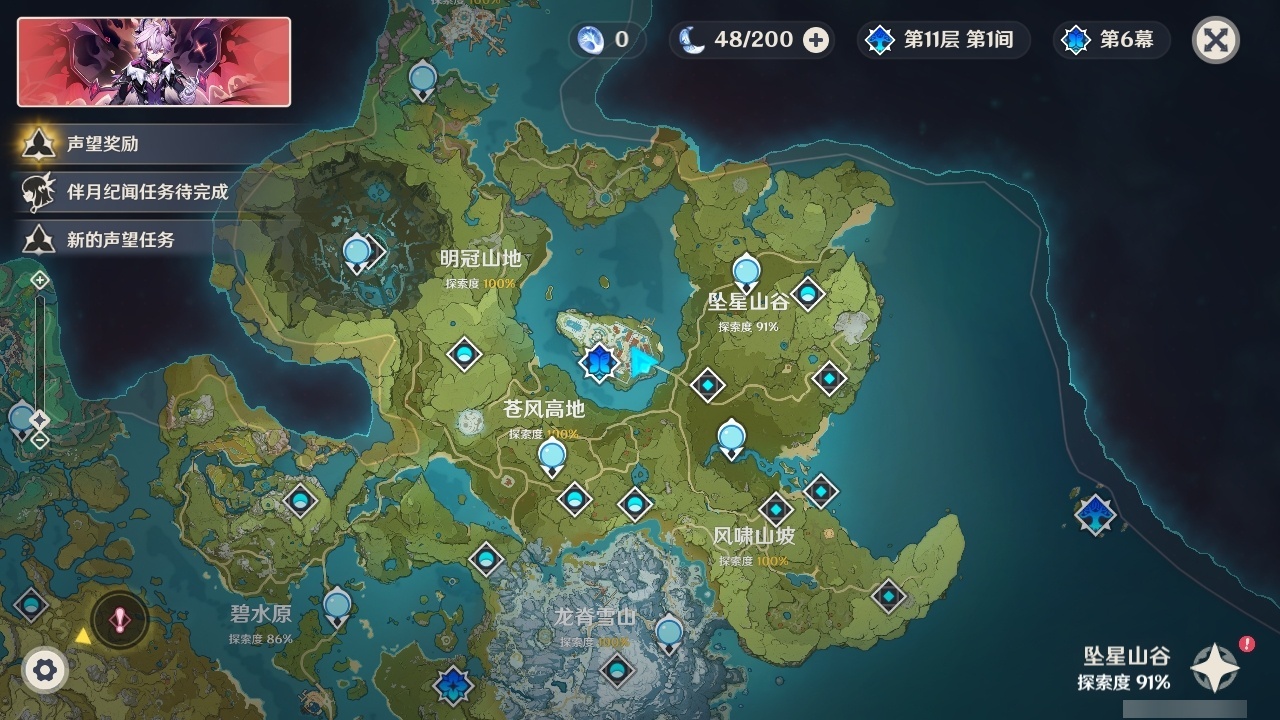Image resolution: width=1280 pixels, height=720 pixels.
Task: Click the plus on the minimap zoom scale
Action: click(38, 280)
